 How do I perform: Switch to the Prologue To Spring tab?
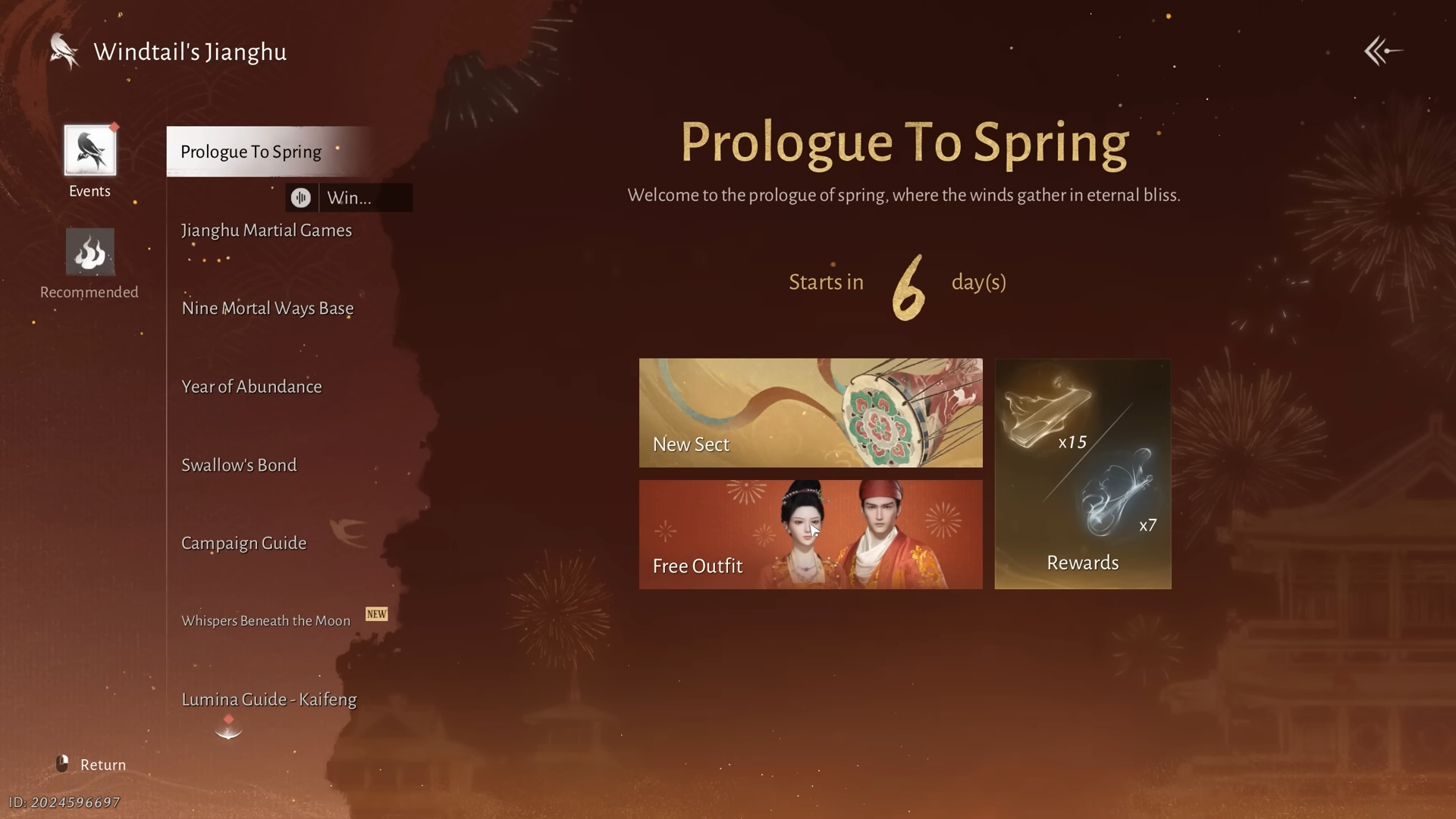[251, 151]
